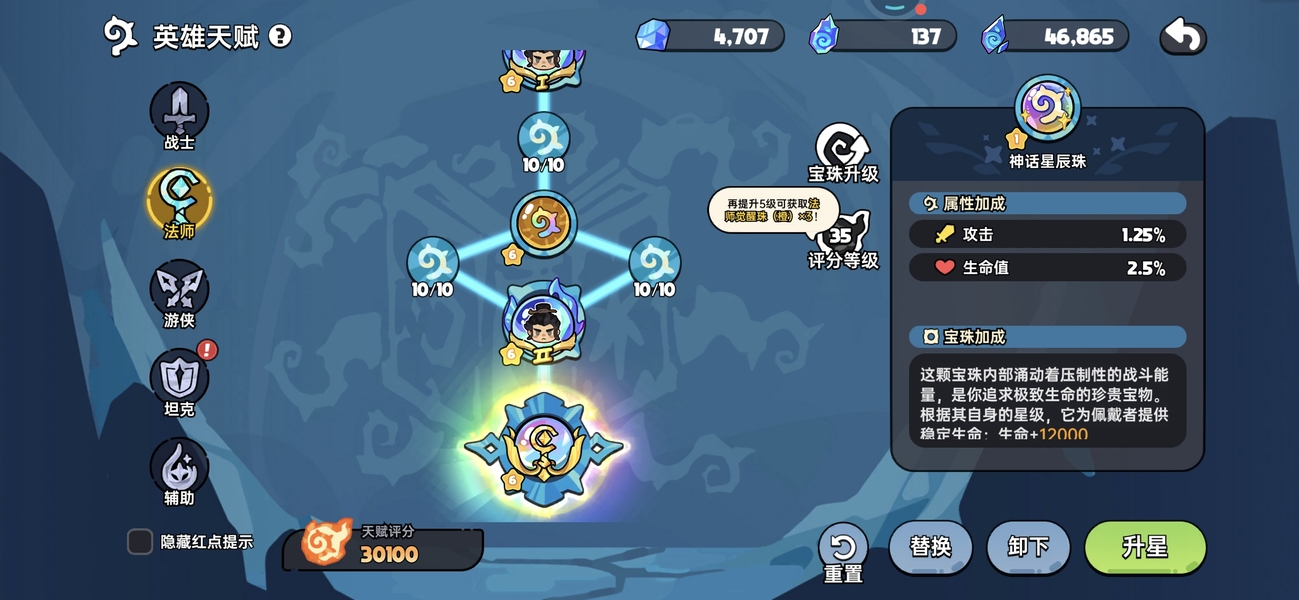This screenshot has width=1299, height=600.
Task: Click the 重置 reset button
Action: (x=843, y=549)
